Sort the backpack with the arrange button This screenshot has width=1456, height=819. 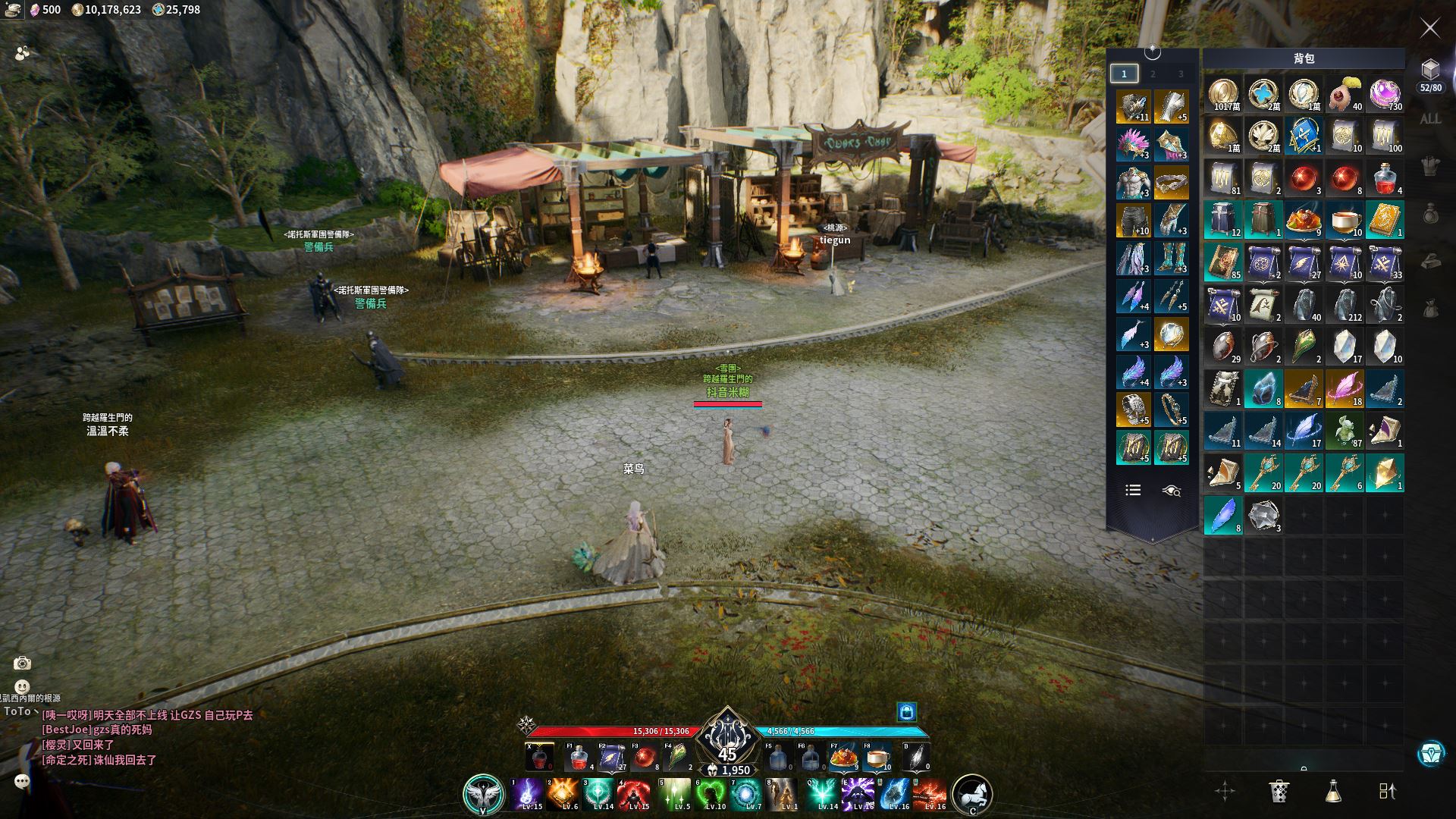(x=1387, y=791)
